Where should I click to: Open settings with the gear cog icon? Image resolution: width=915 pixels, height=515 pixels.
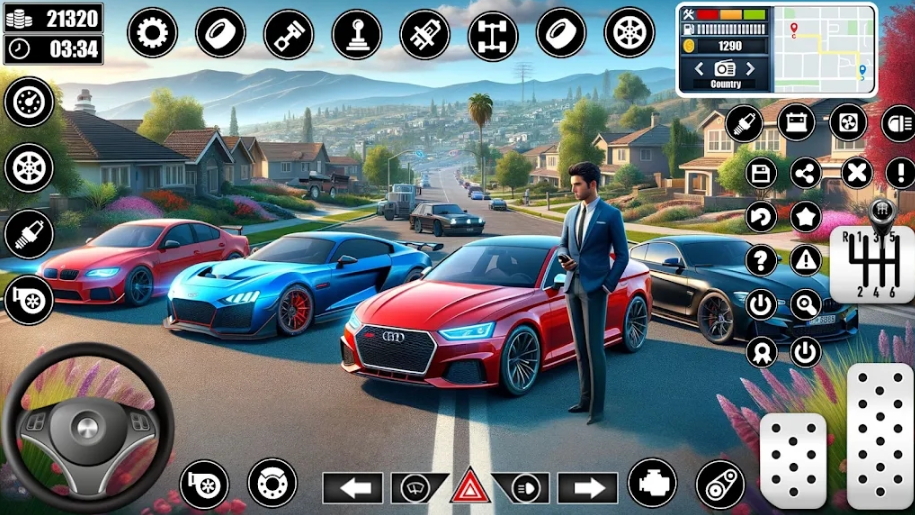point(152,33)
